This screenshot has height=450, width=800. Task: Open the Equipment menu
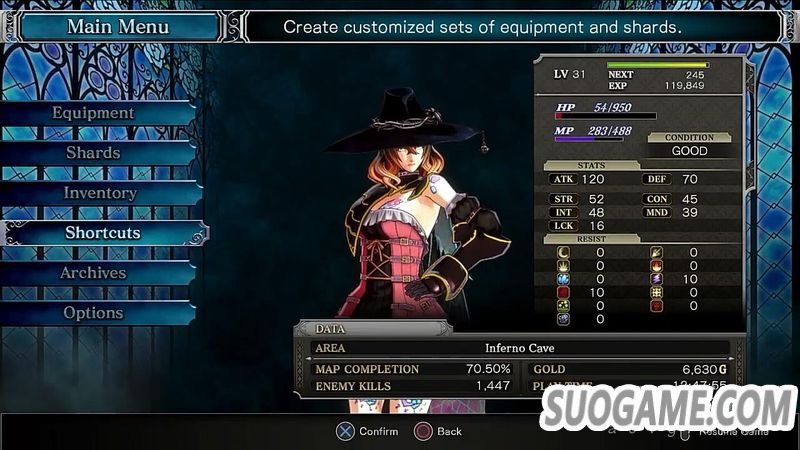(x=93, y=113)
